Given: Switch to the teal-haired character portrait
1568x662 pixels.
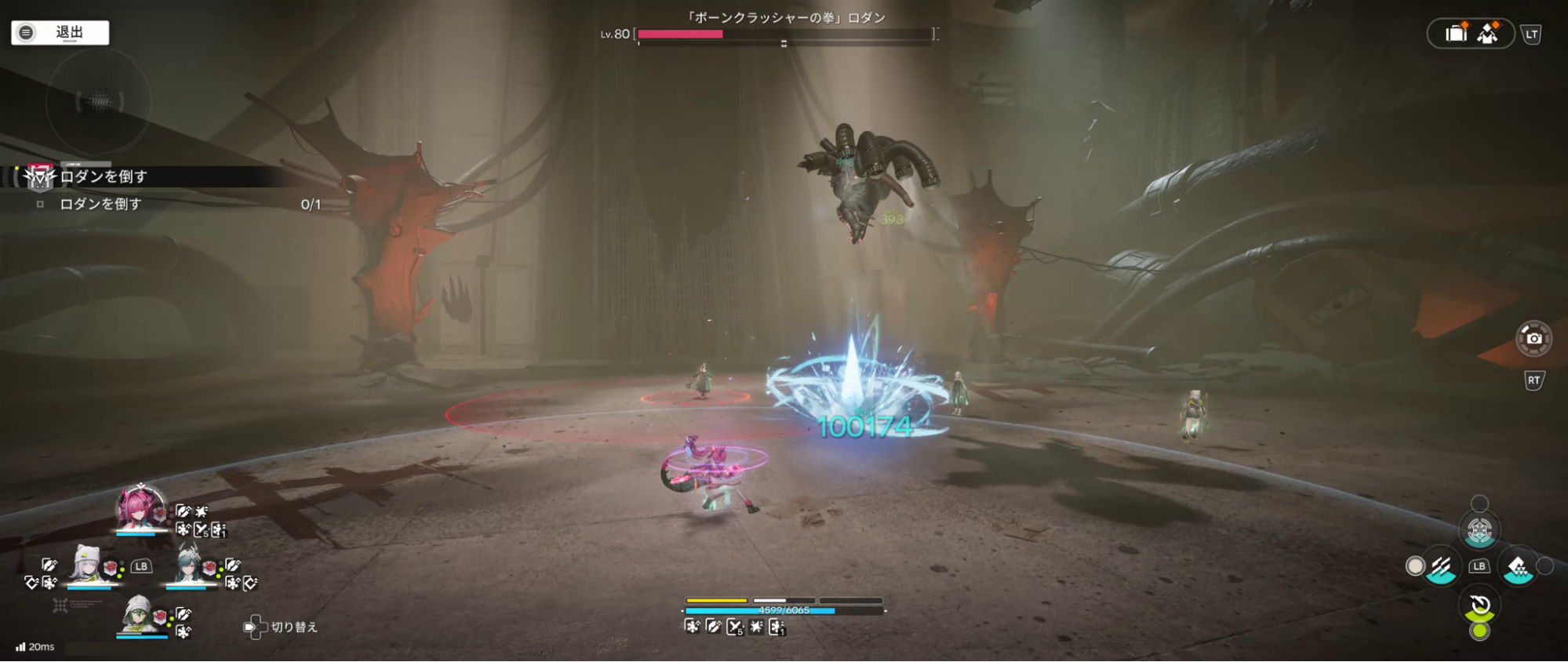Looking at the screenshot, I should pos(189,564).
